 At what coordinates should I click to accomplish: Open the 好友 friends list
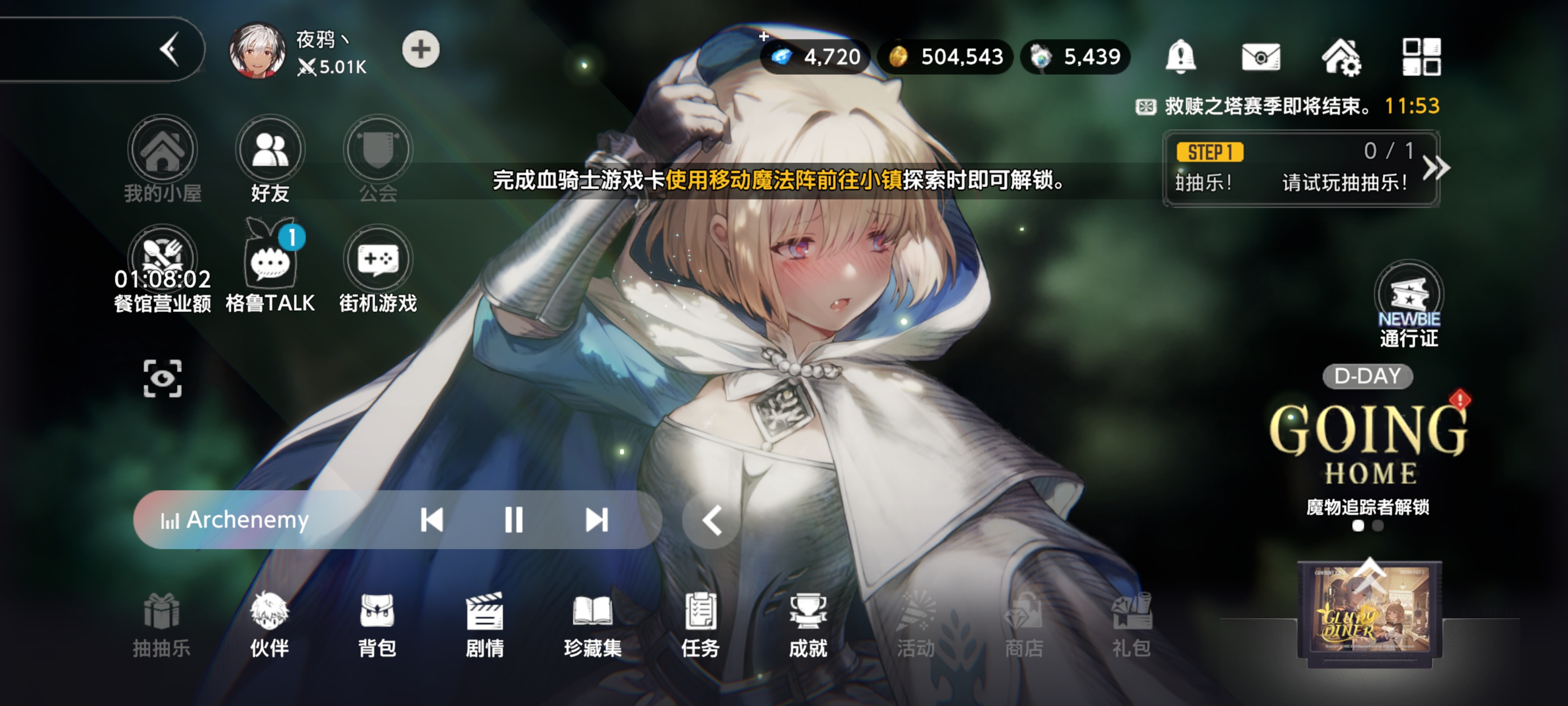[269, 158]
